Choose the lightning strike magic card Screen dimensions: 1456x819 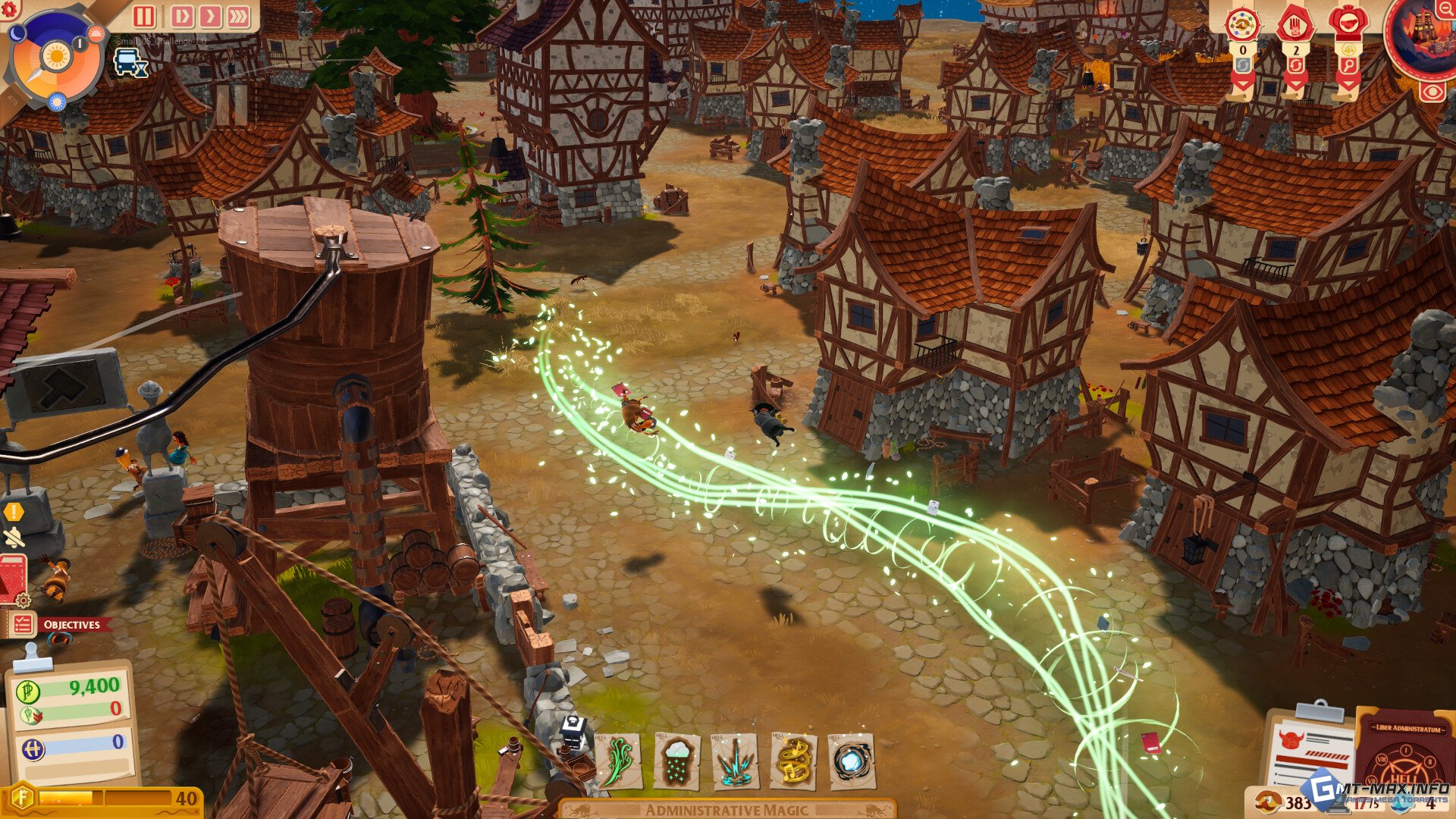(735, 761)
